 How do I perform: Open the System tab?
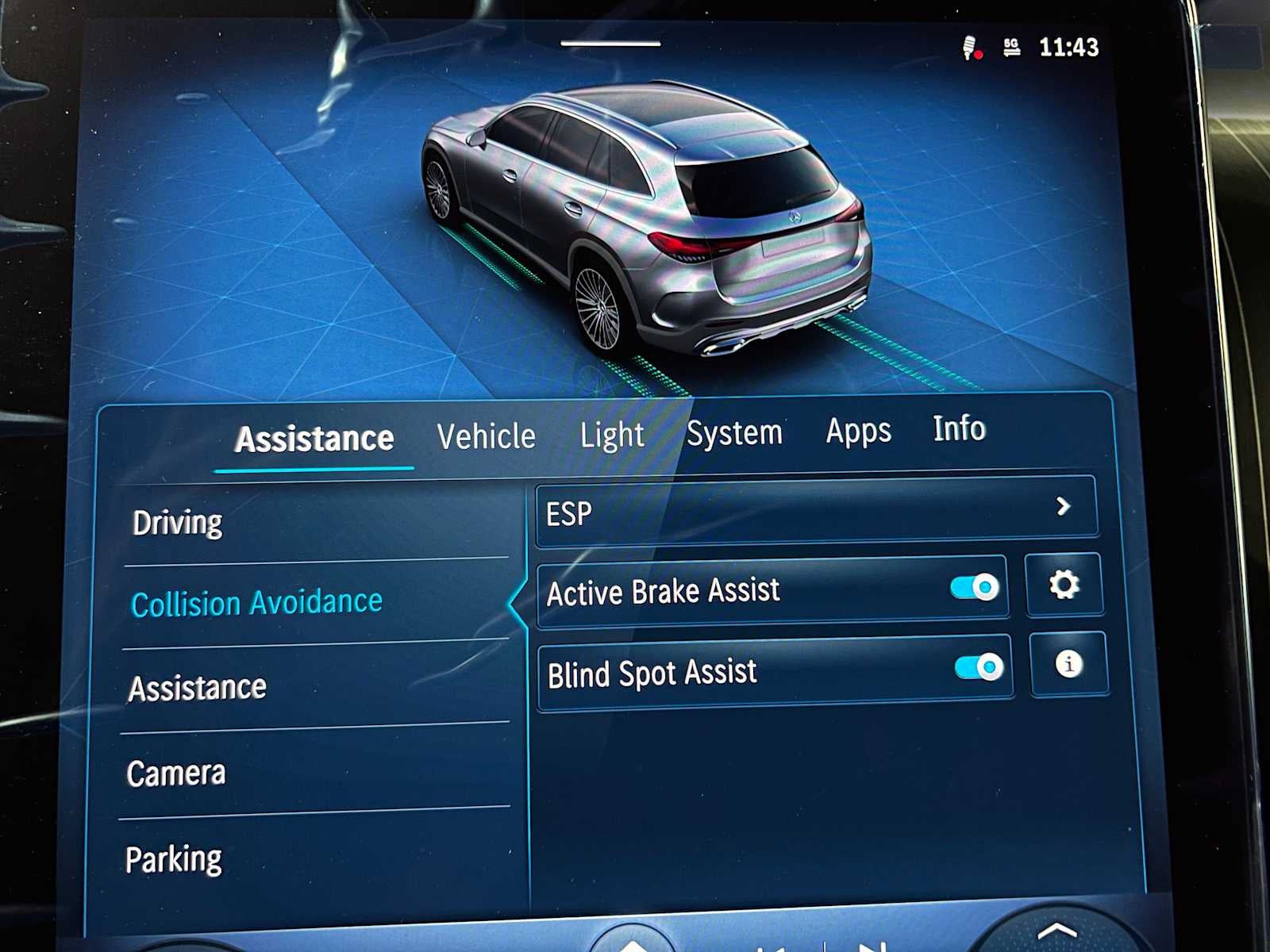click(x=735, y=432)
